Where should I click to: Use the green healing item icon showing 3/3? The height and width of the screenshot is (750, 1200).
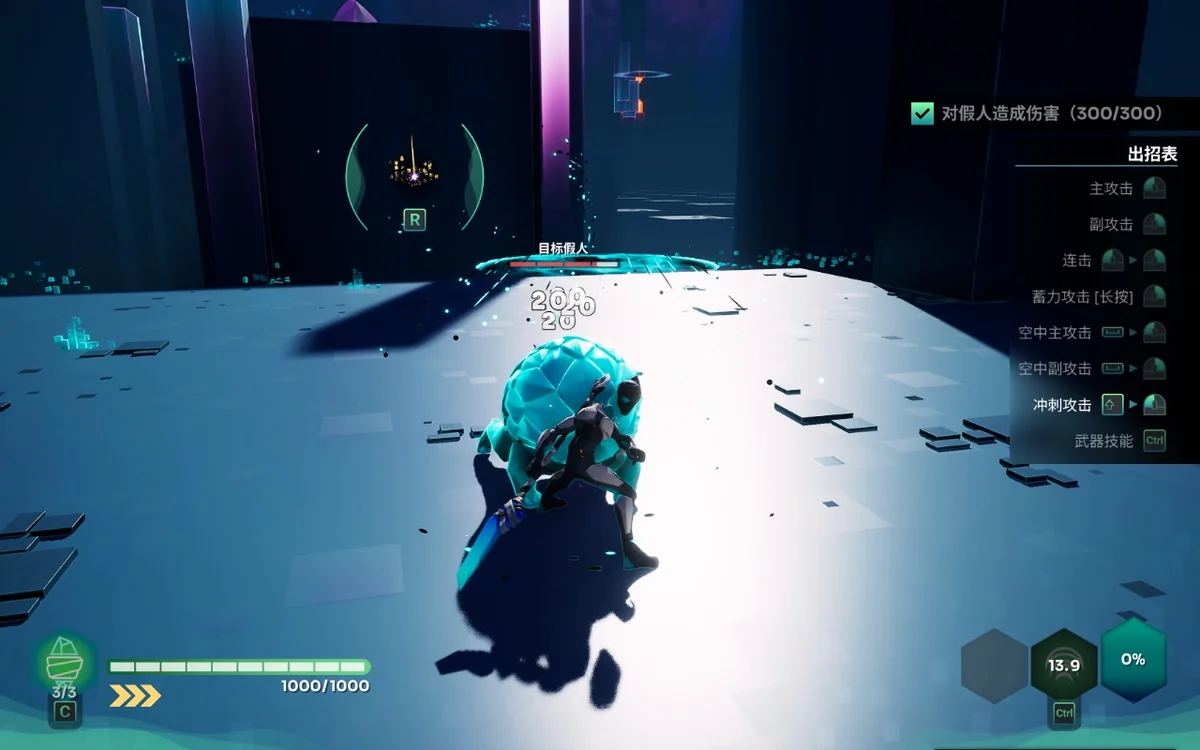point(65,662)
